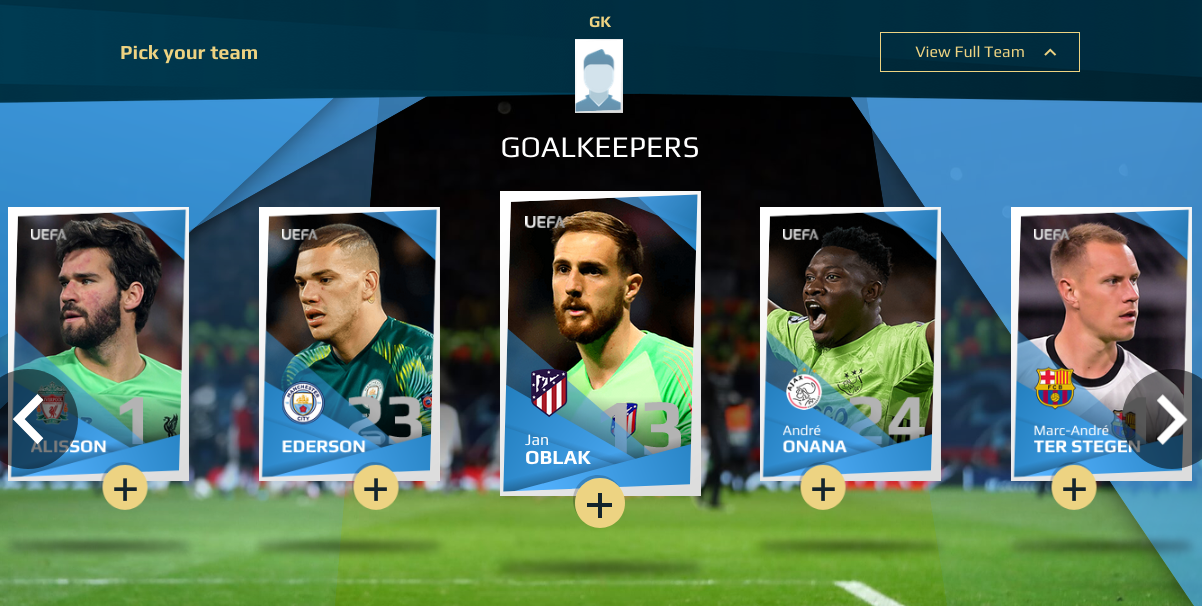This screenshot has width=1202, height=606.
Task: Choose the André Onana card
Action: [849, 330]
